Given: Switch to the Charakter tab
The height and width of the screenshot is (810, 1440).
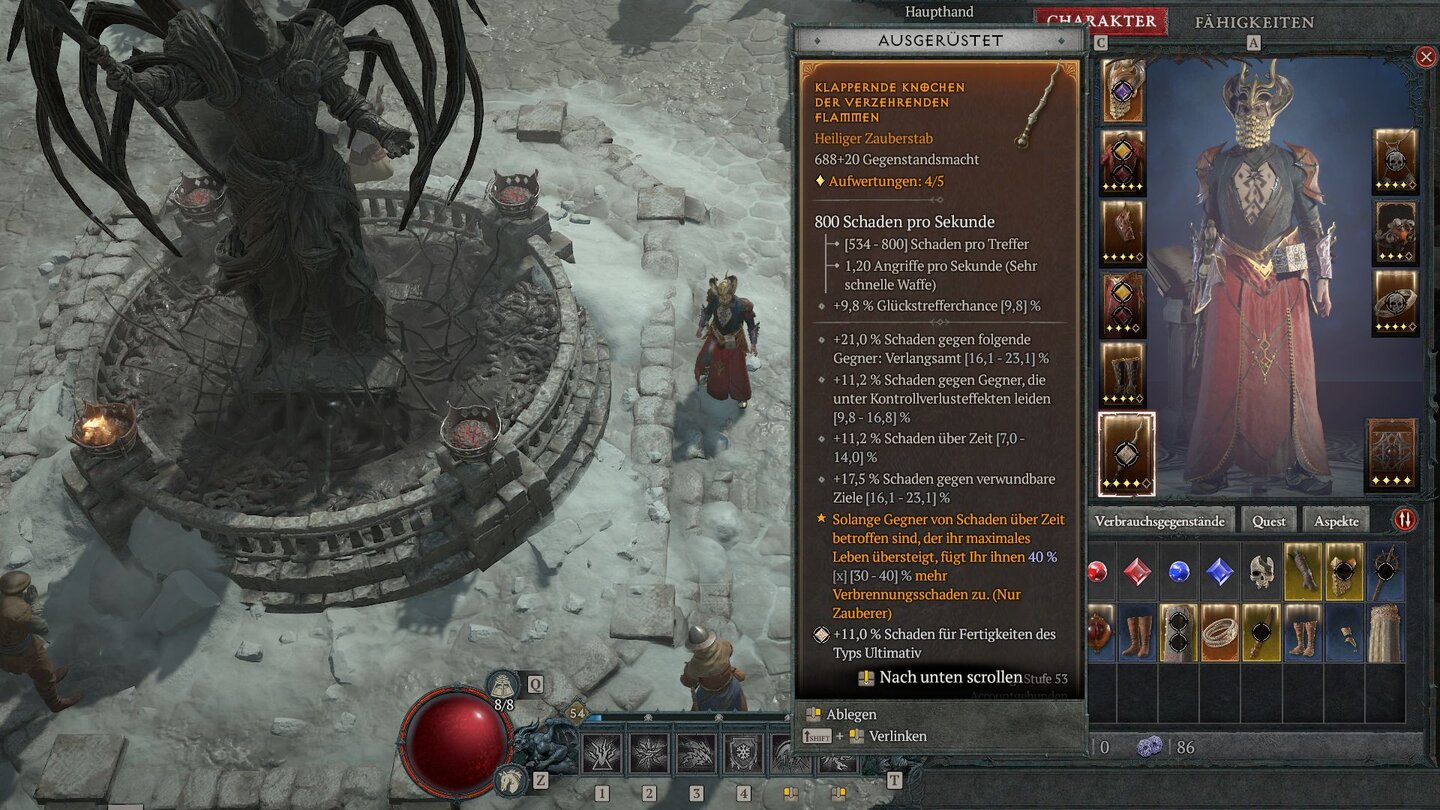Looking at the screenshot, I should tap(1100, 21).
